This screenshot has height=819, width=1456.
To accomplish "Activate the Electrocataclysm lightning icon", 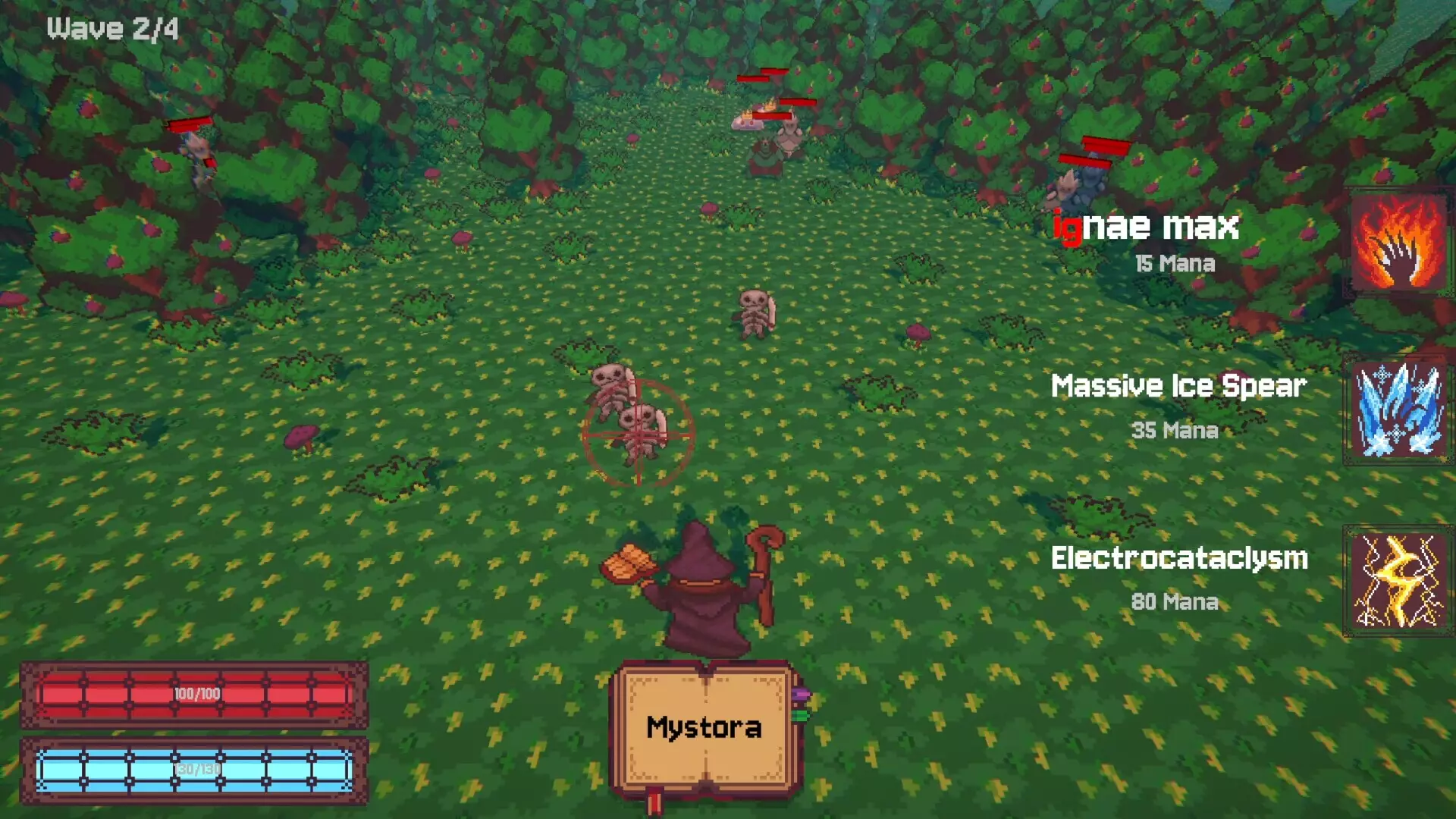I will click(x=1398, y=582).
